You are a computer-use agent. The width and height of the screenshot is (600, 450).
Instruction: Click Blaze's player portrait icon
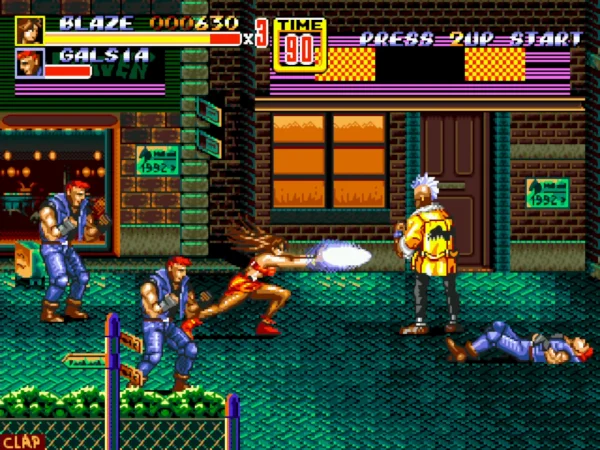coord(30,30)
